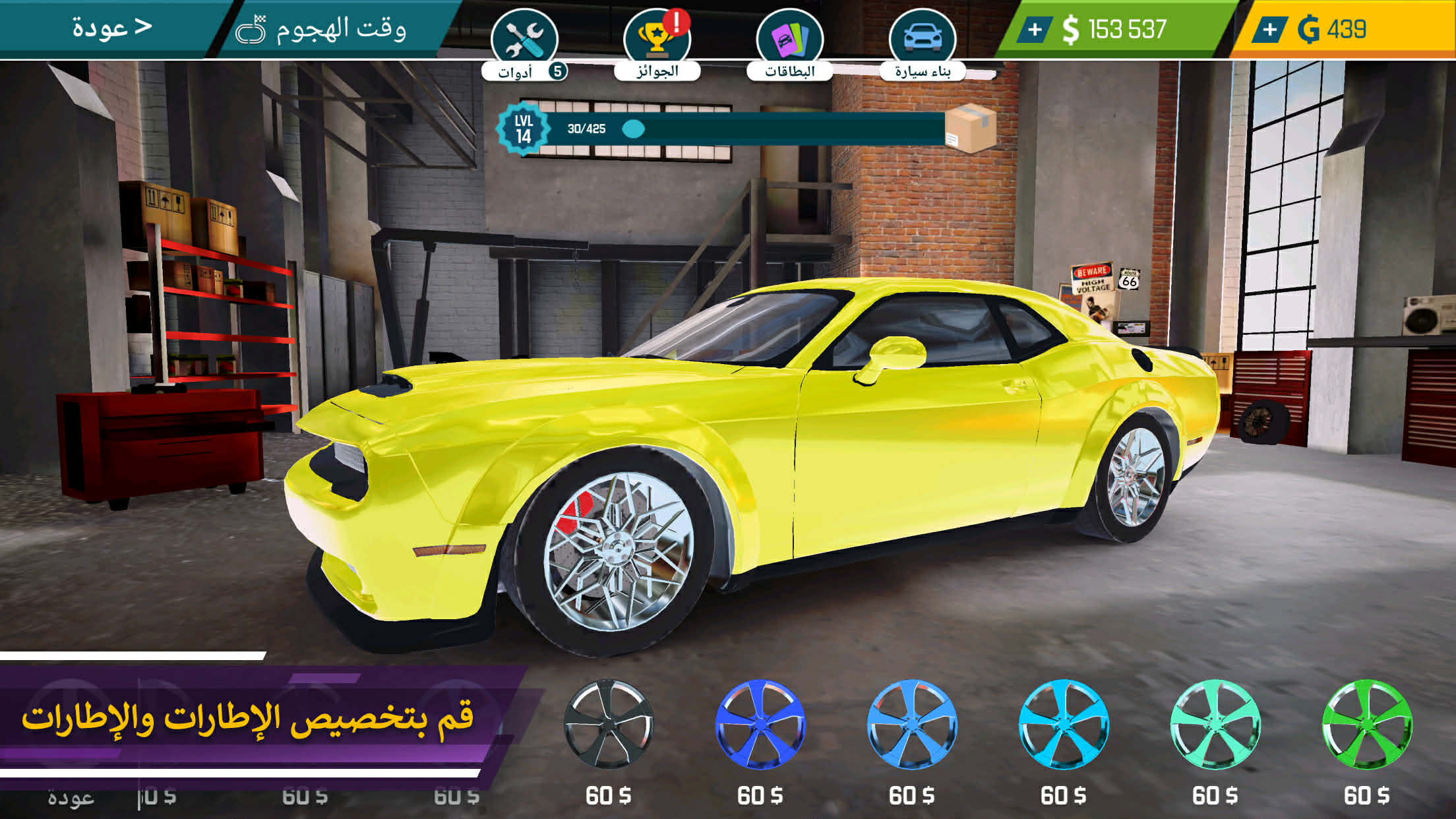Select the dark blue wheel rim
1456x819 pixels.
coord(760,724)
